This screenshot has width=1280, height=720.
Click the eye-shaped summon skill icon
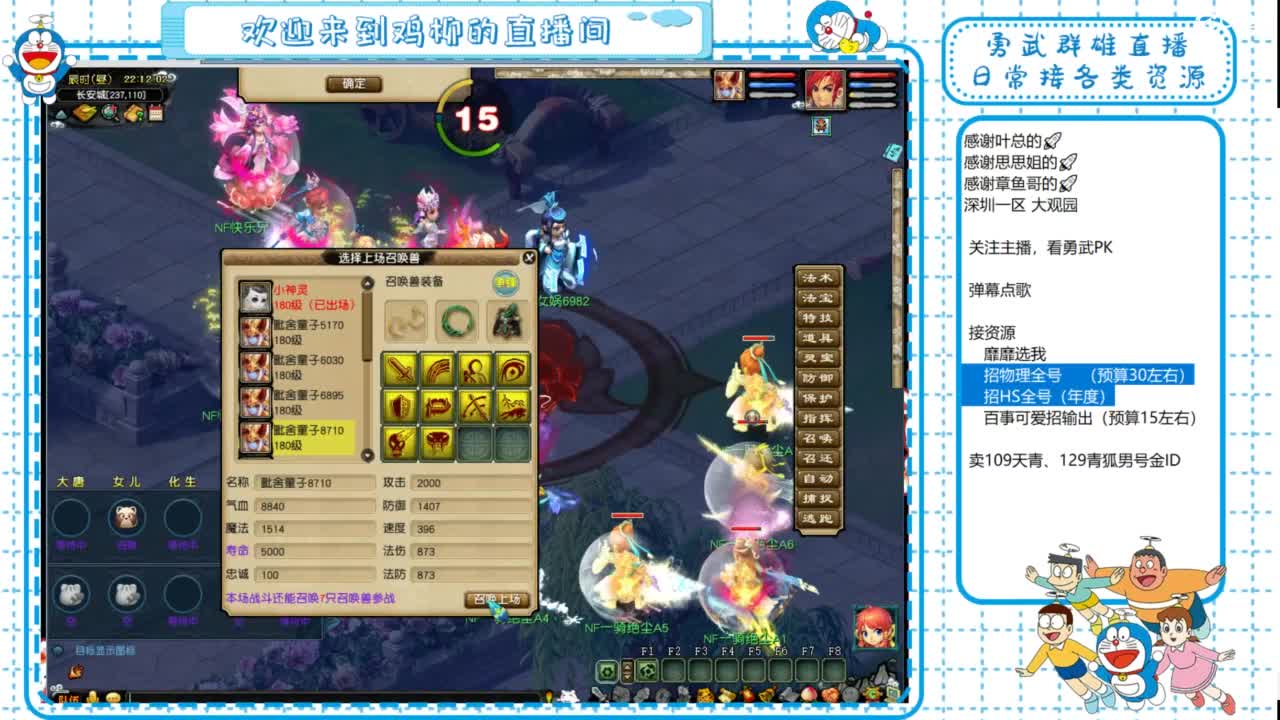point(513,370)
